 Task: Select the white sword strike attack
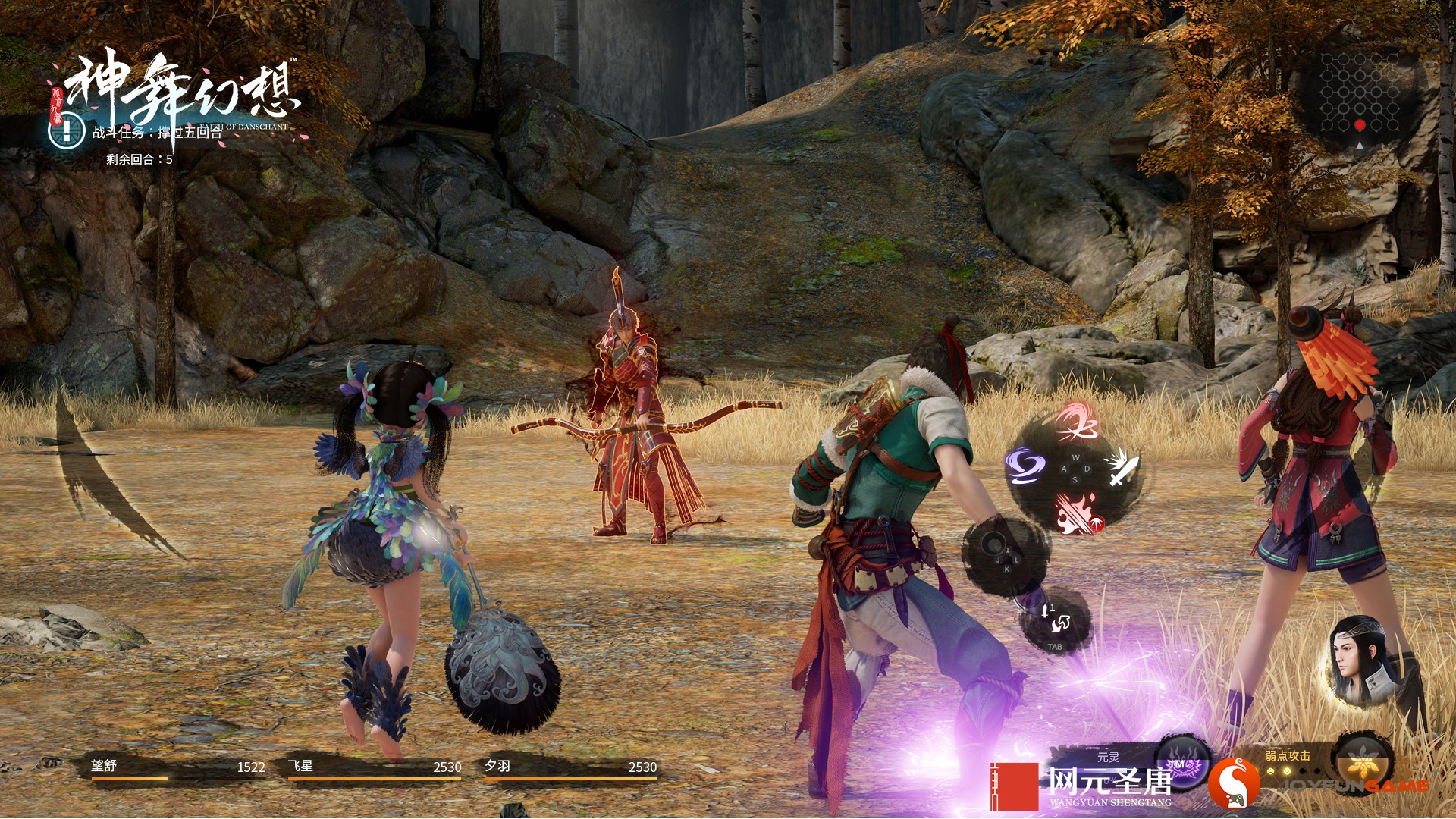click(1122, 467)
